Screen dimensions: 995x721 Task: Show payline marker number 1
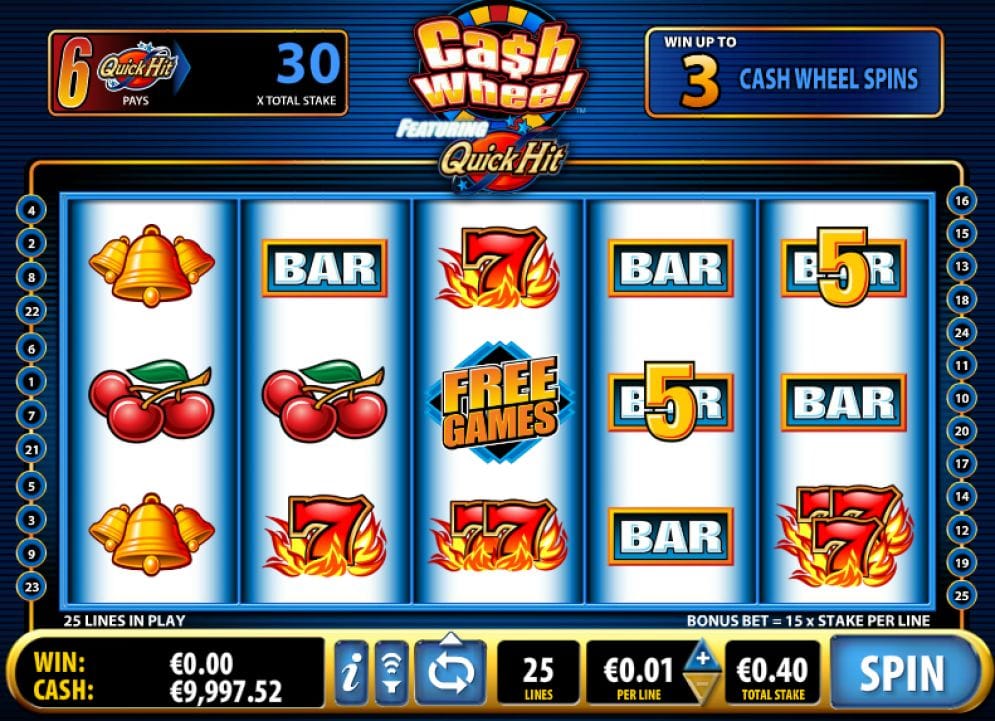pyautogui.click(x=31, y=381)
